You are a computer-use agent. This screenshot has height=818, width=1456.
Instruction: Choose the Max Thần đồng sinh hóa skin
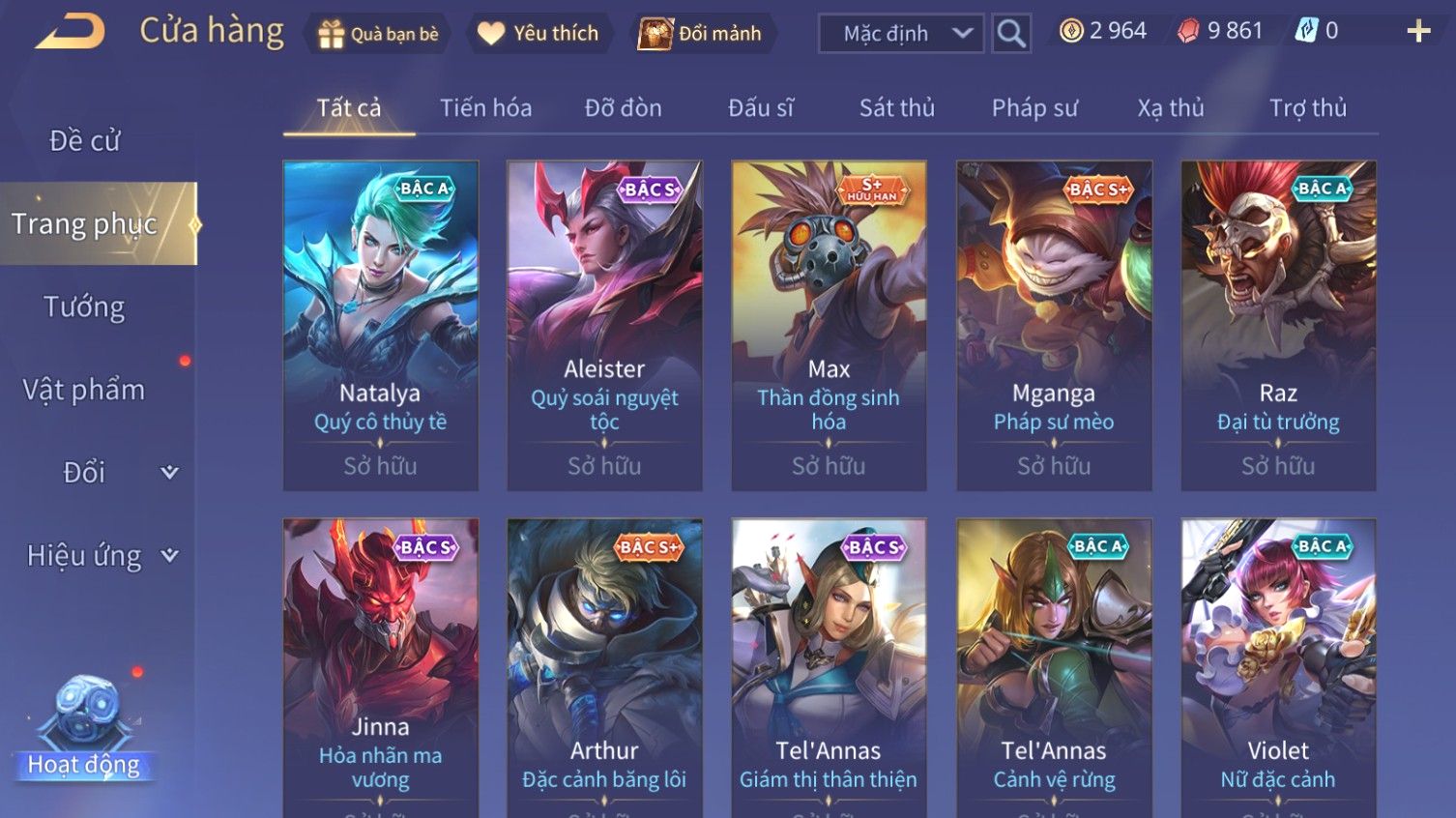pyautogui.click(x=829, y=325)
